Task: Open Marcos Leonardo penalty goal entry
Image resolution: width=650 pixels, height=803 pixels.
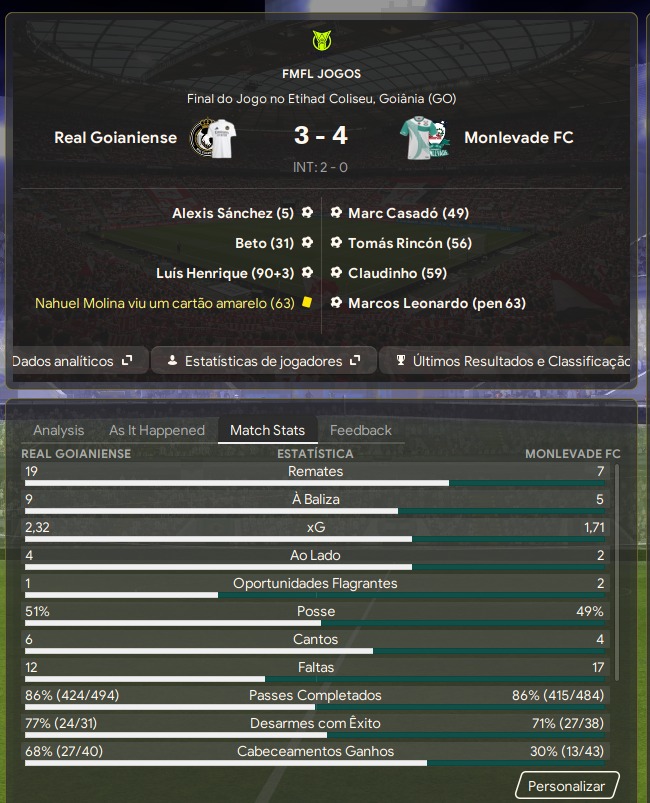Action: [x=436, y=303]
